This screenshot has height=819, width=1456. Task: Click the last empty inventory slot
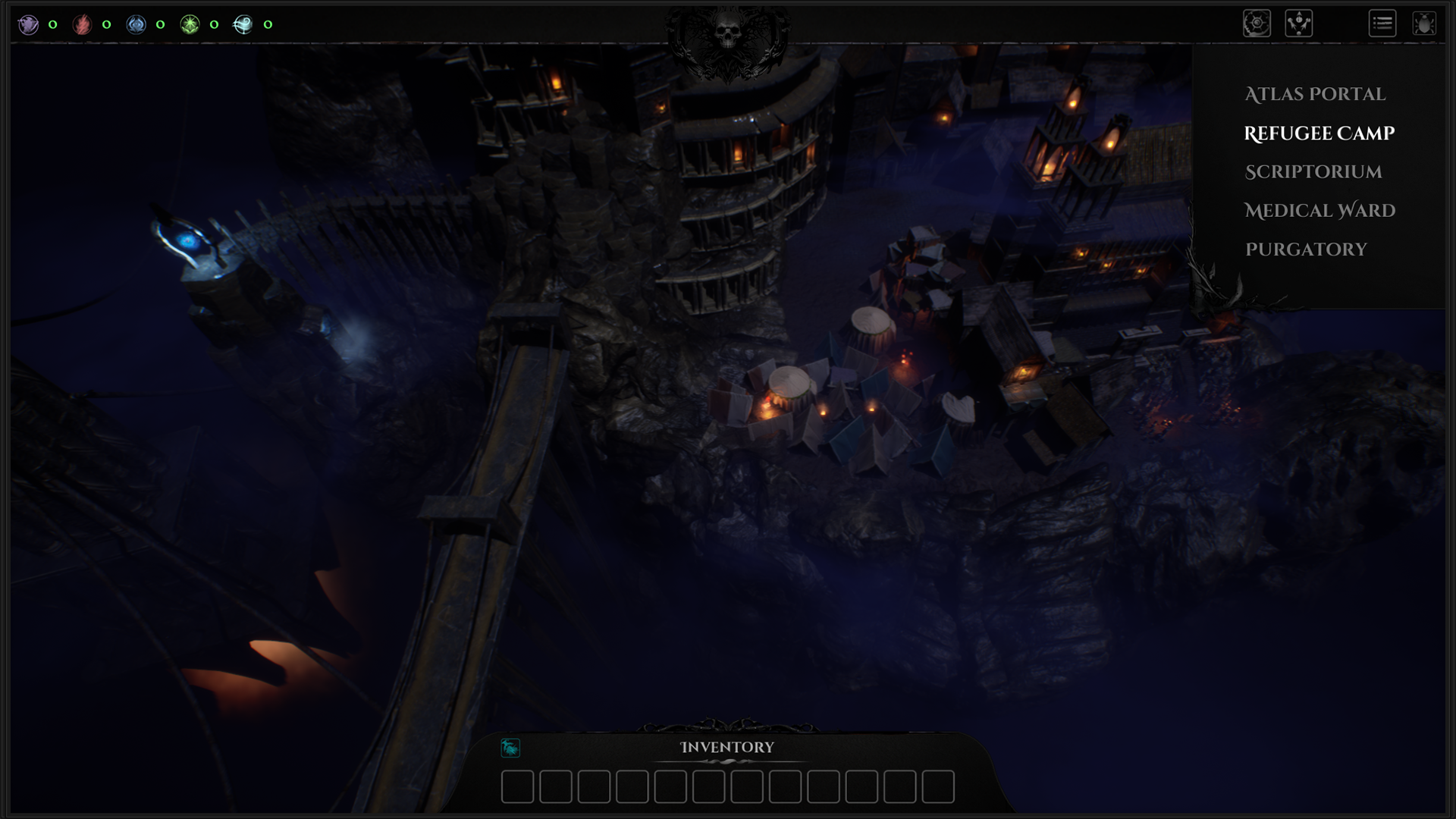pos(938,787)
